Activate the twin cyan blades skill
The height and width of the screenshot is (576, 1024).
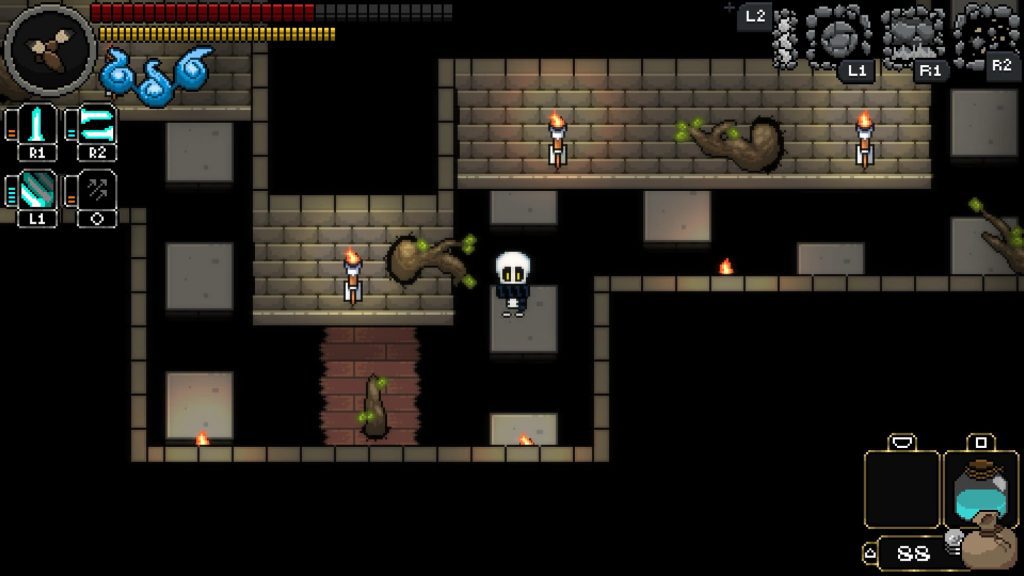(97, 125)
